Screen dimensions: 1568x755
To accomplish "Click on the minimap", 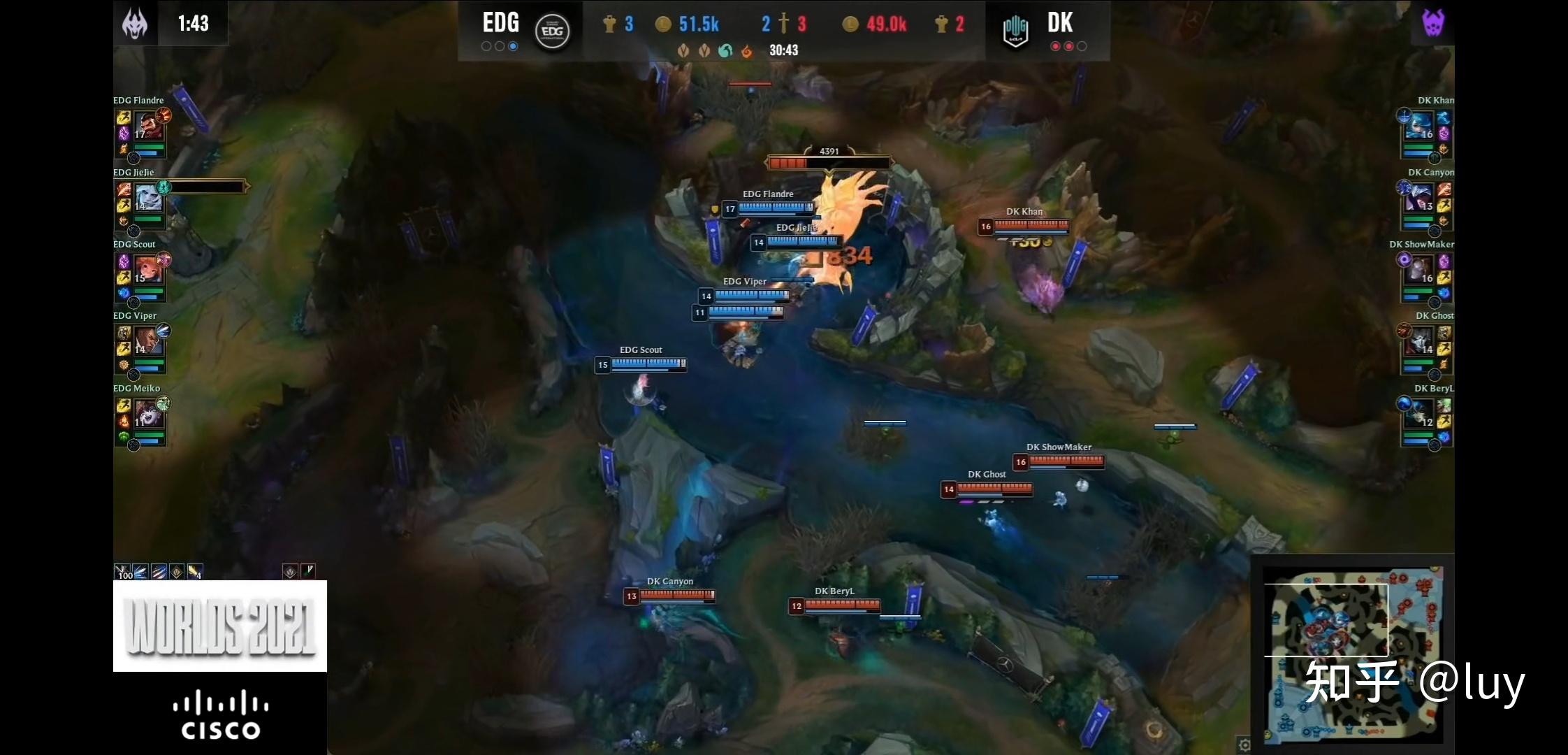I will point(1352,654).
